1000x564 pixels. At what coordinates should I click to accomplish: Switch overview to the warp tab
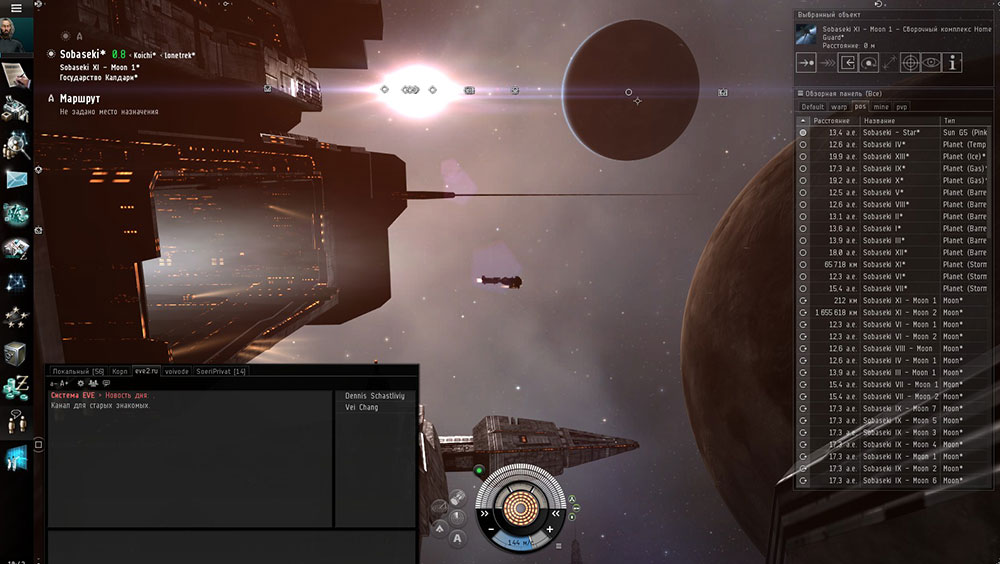tap(838, 106)
